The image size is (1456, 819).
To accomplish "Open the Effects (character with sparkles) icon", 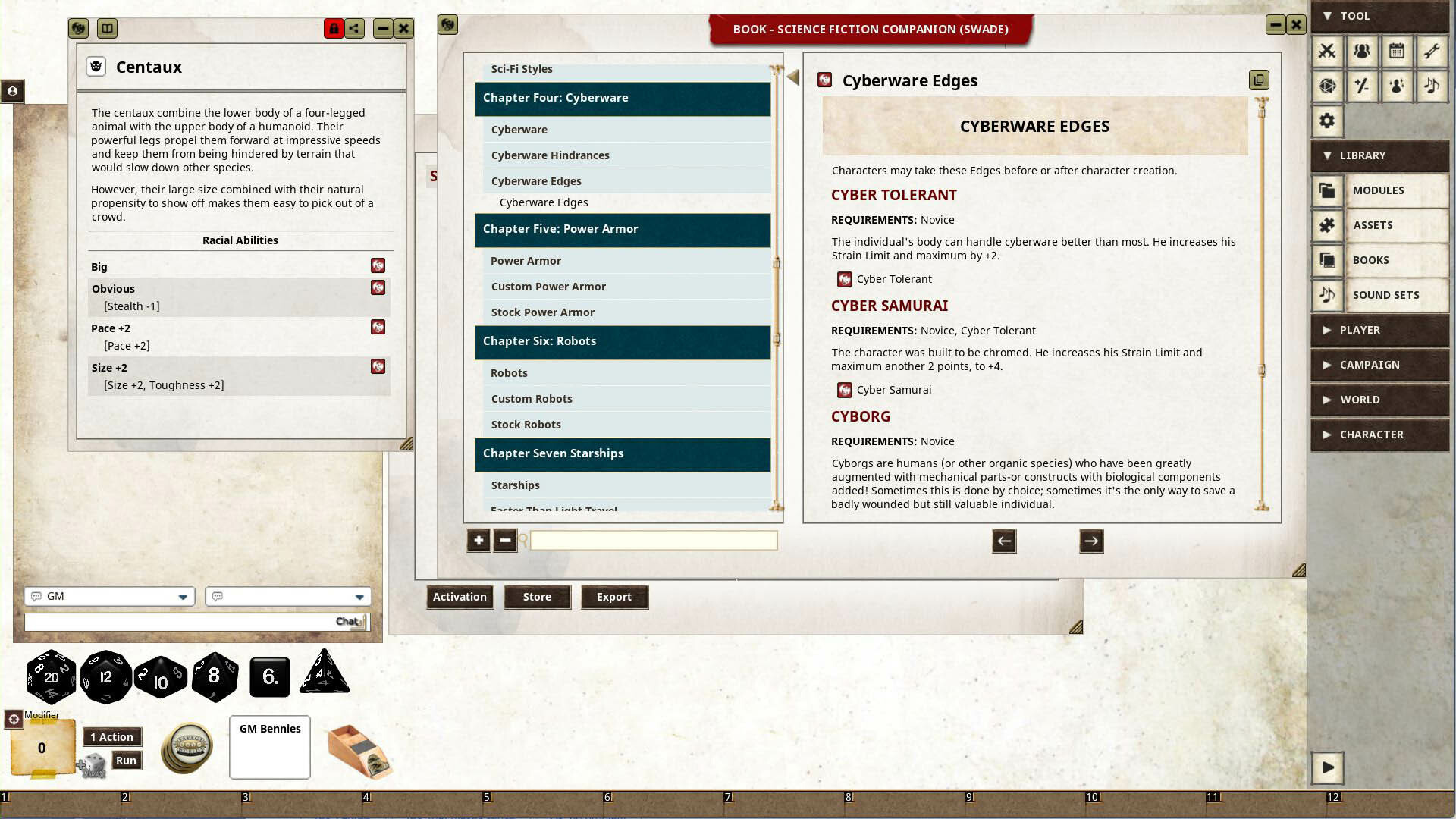I will tap(1398, 86).
